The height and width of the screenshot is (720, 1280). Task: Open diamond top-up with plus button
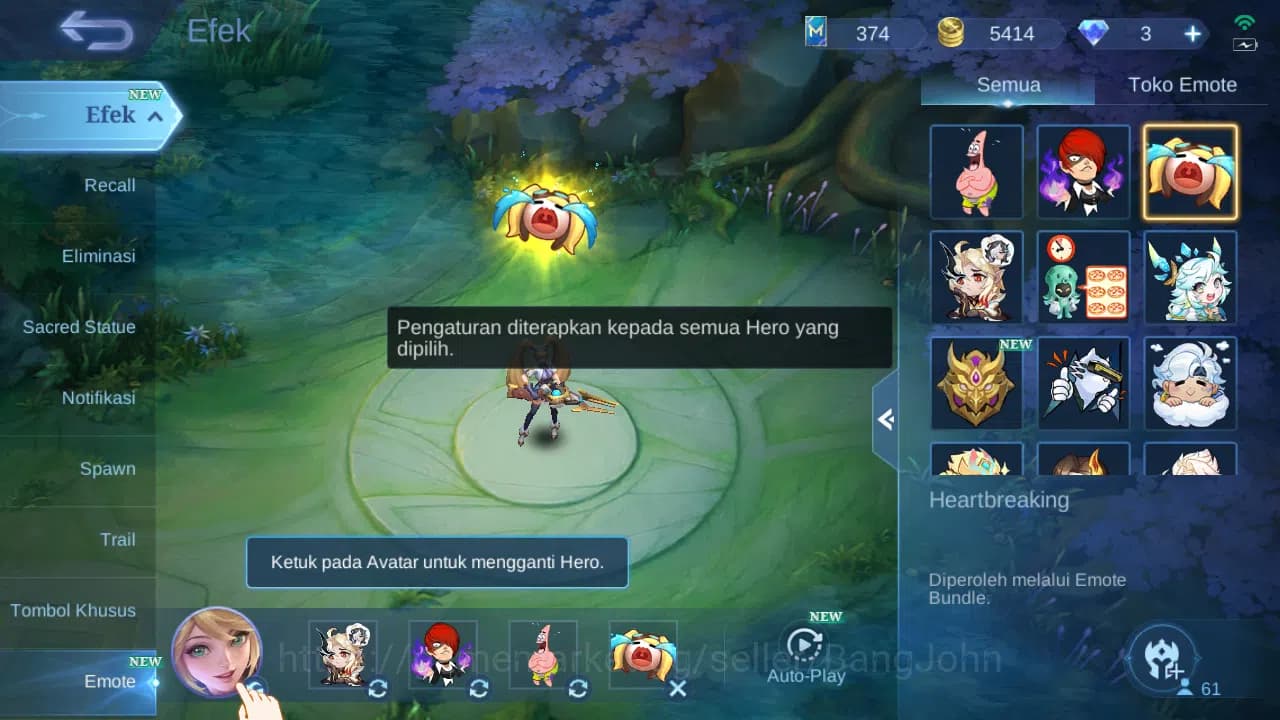[x=1192, y=33]
